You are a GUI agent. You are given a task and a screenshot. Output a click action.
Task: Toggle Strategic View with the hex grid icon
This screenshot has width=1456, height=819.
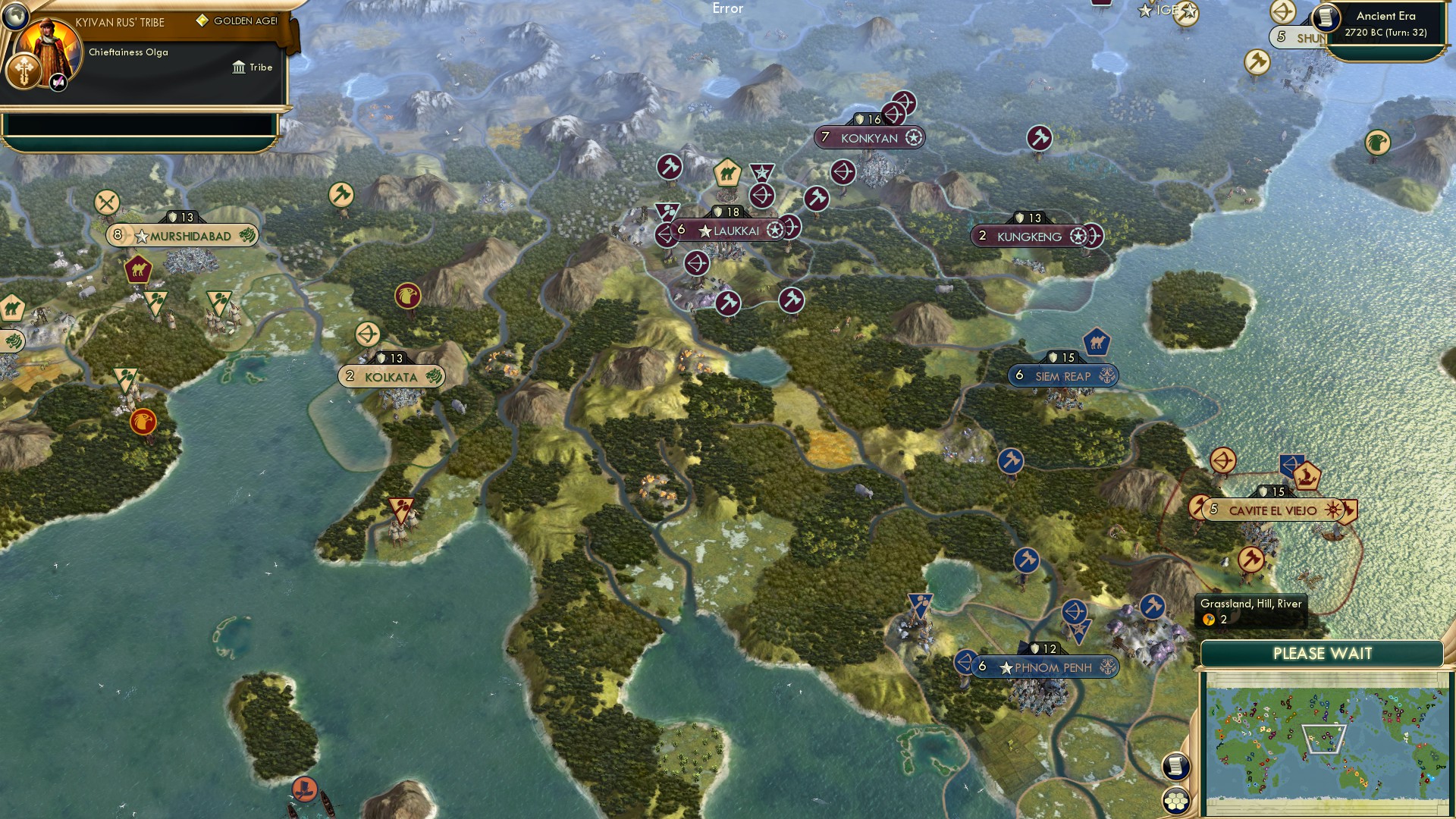[x=1176, y=799]
